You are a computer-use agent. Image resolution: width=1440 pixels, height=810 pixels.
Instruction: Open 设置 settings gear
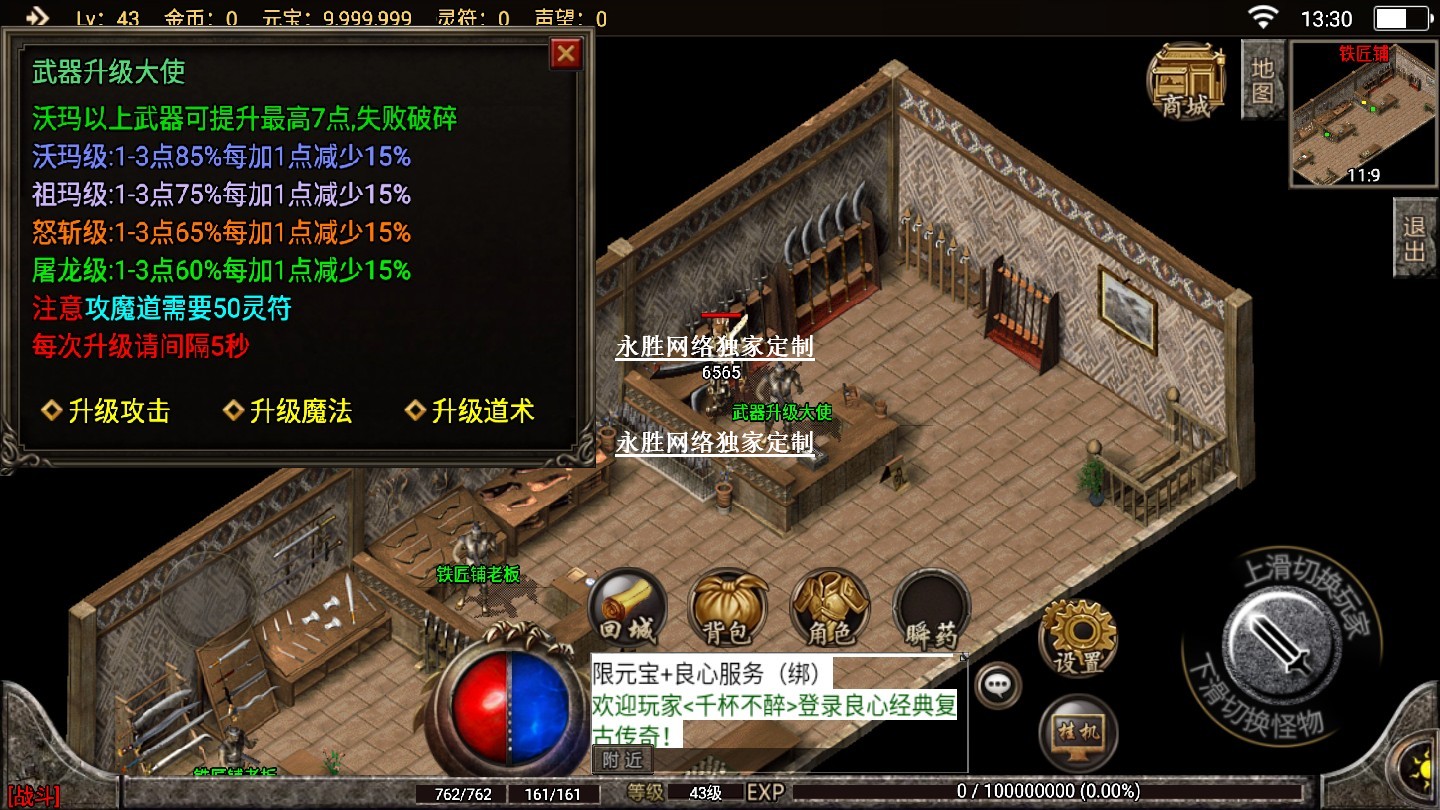pos(1077,637)
